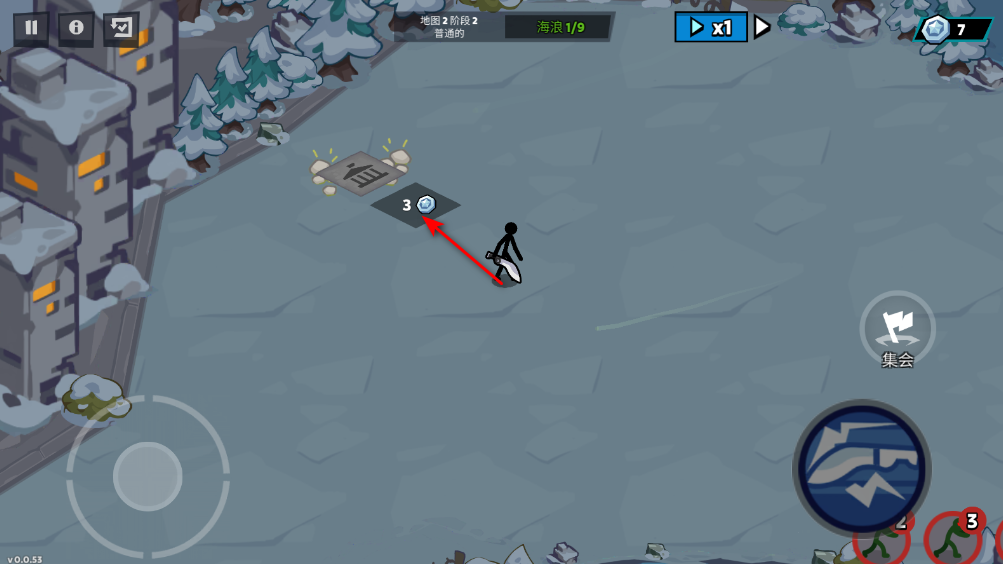This screenshot has height=564, width=1003.
Task: Click the checkmark arrow icon button
Action: click(121, 28)
